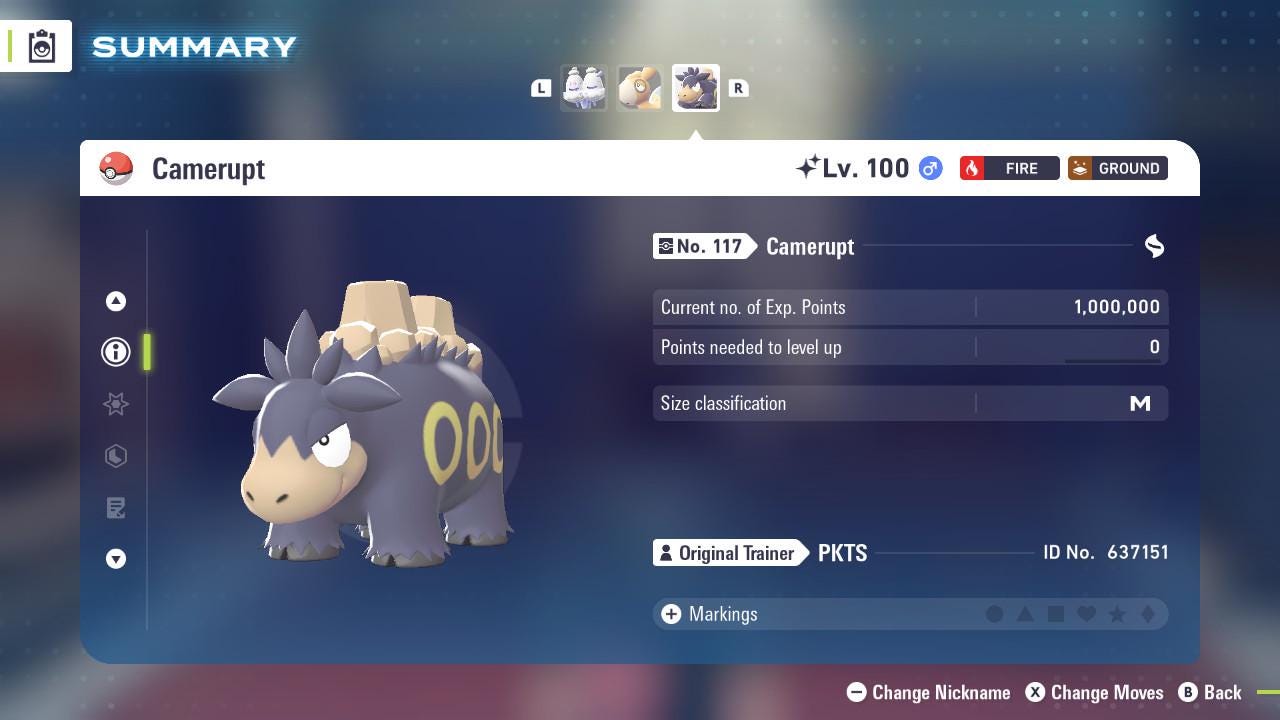Click the green page indicator beside the Info icon
The width and height of the screenshot is (1280, 720).
146,352
